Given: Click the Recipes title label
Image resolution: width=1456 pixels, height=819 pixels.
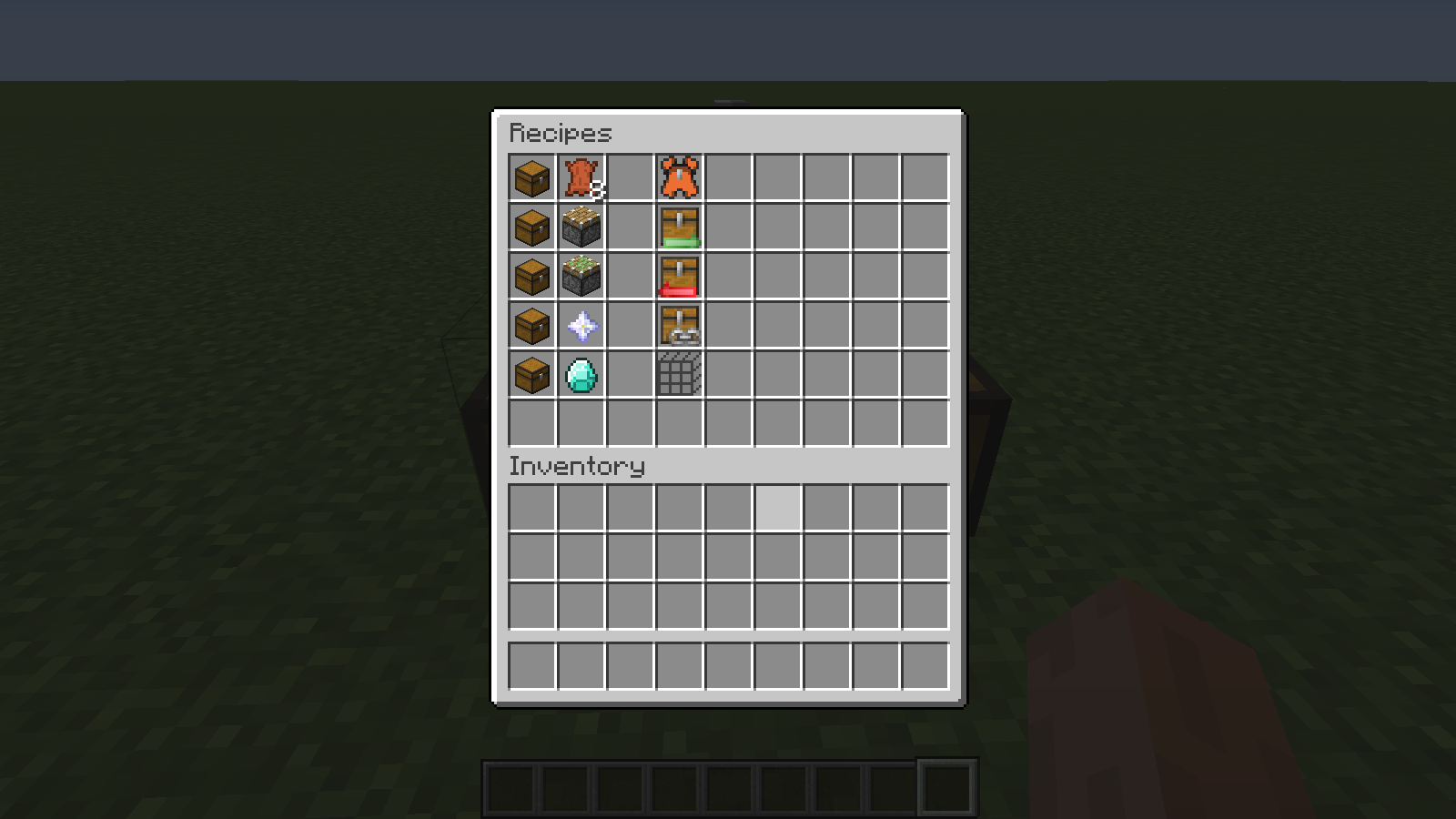Looking at the screenshot, I should coord(560,133).
